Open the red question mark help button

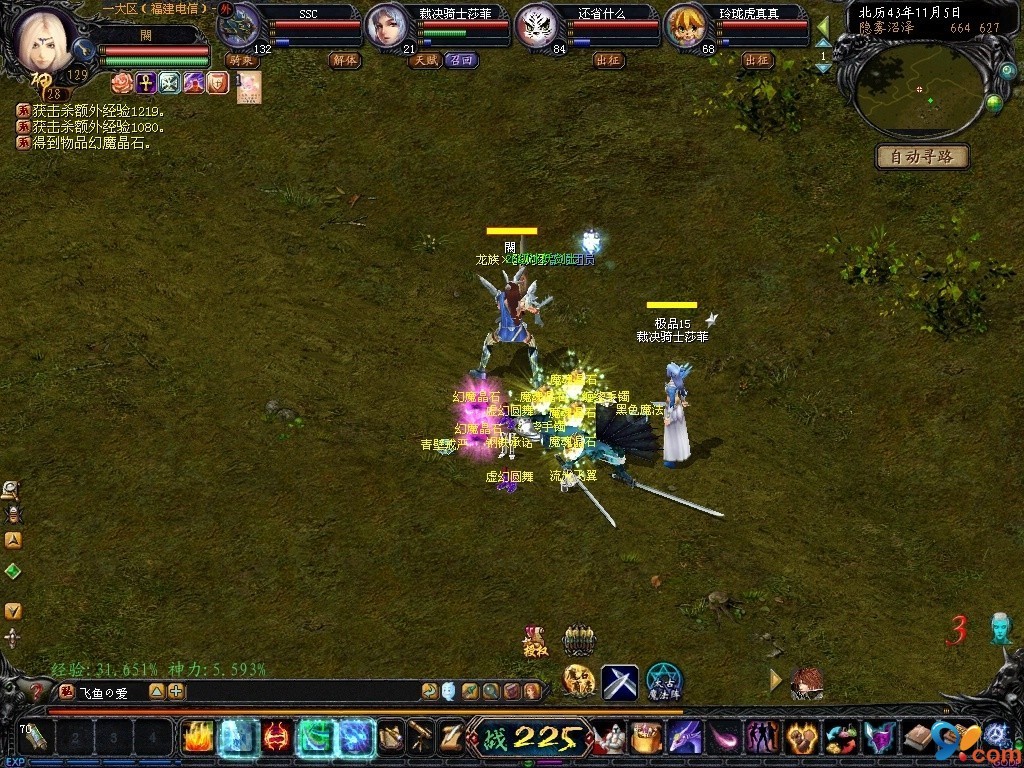coord(37,691)
